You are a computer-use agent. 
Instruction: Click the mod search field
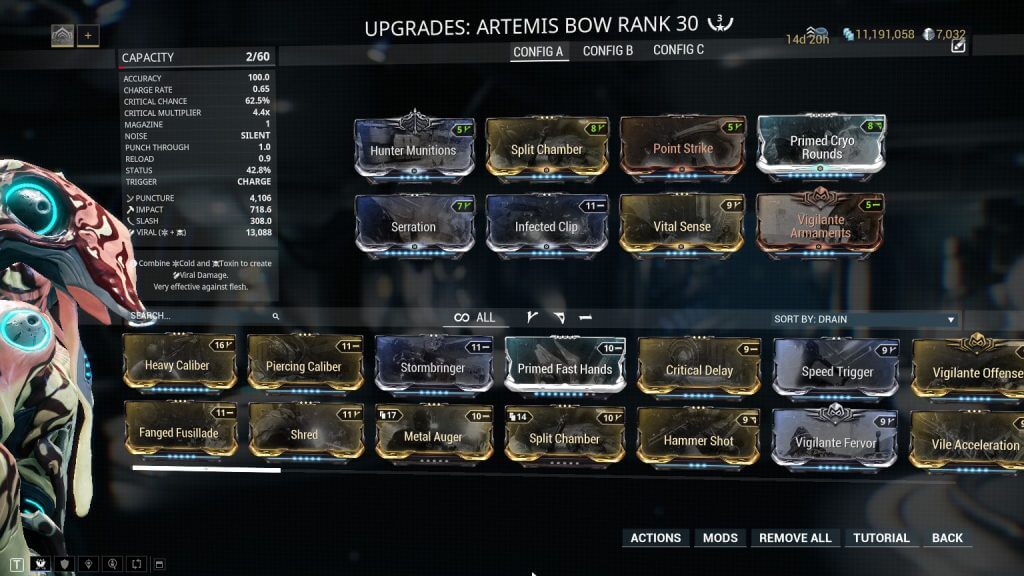[200, 316]
